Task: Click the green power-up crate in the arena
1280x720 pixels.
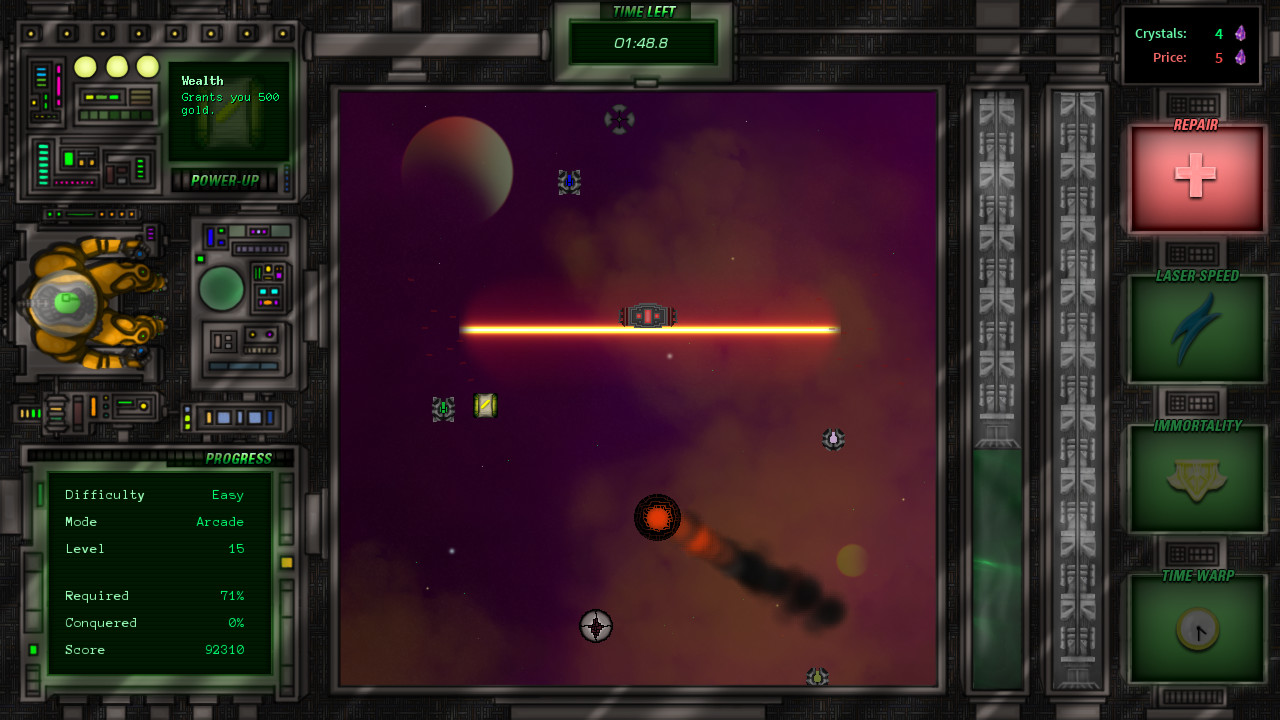Action: [484, 406]
